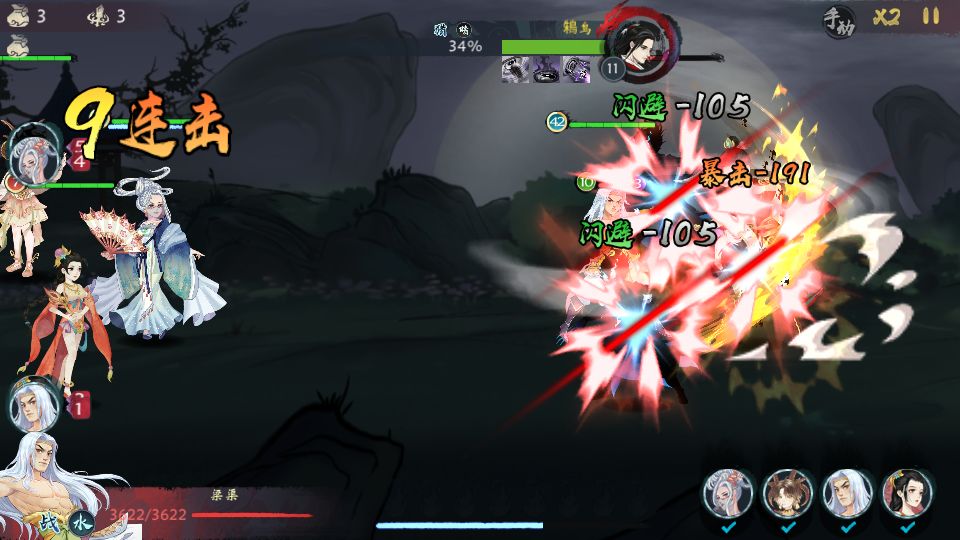Use the black-haired lady hero skill portrait

pos(907,493)
